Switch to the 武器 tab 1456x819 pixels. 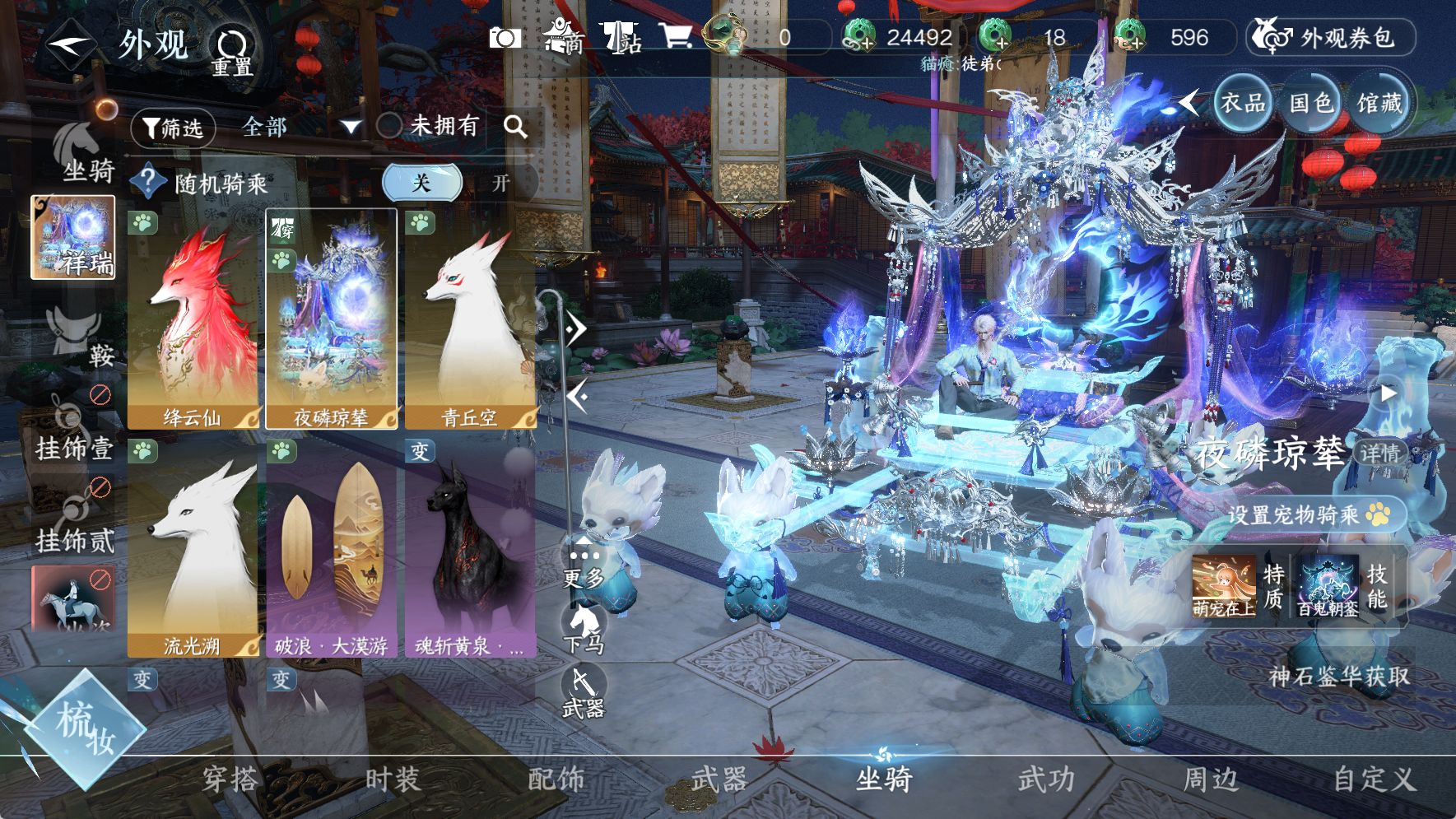pyautogui.click(x=719, y=779)
